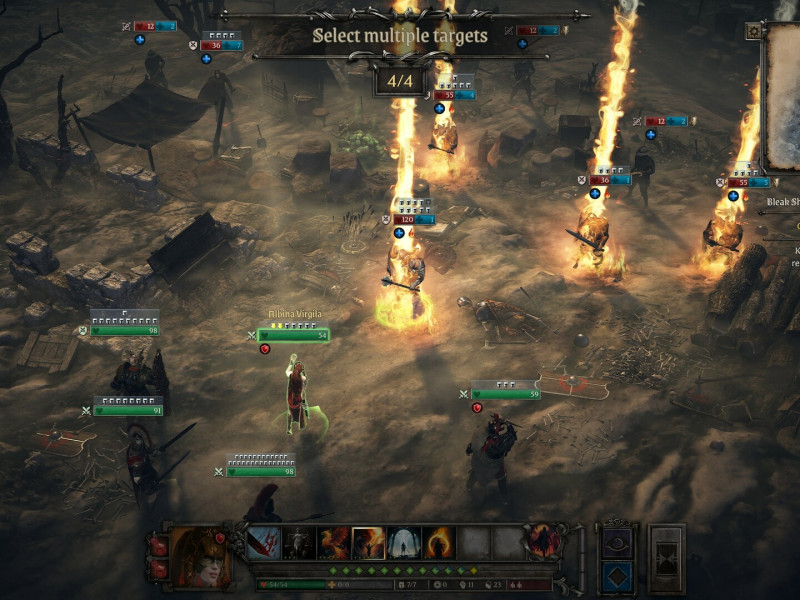The height and width of the screenshot is (600, 800).
Task: Choose the highlighted fire pillar ability
Action: click(x=369, y=543)
